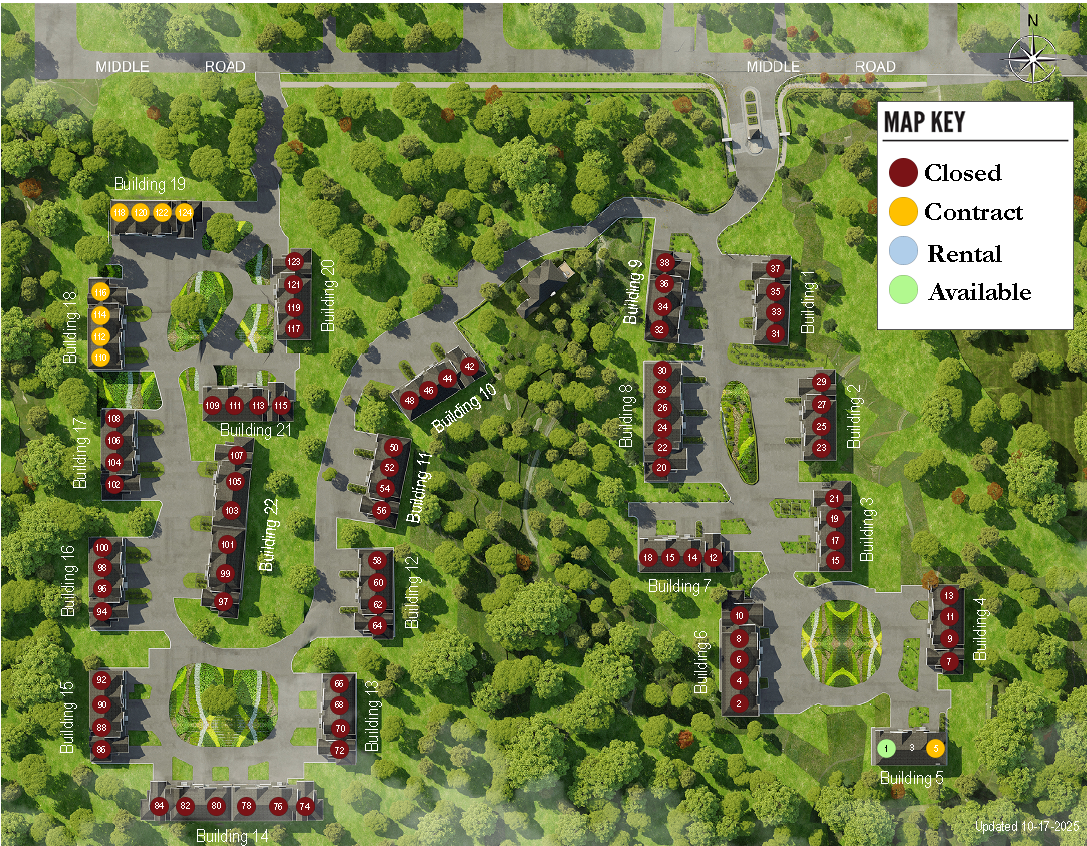
Task: Click unit 107 marker in Building 22
Action: [x=237, y=456]
